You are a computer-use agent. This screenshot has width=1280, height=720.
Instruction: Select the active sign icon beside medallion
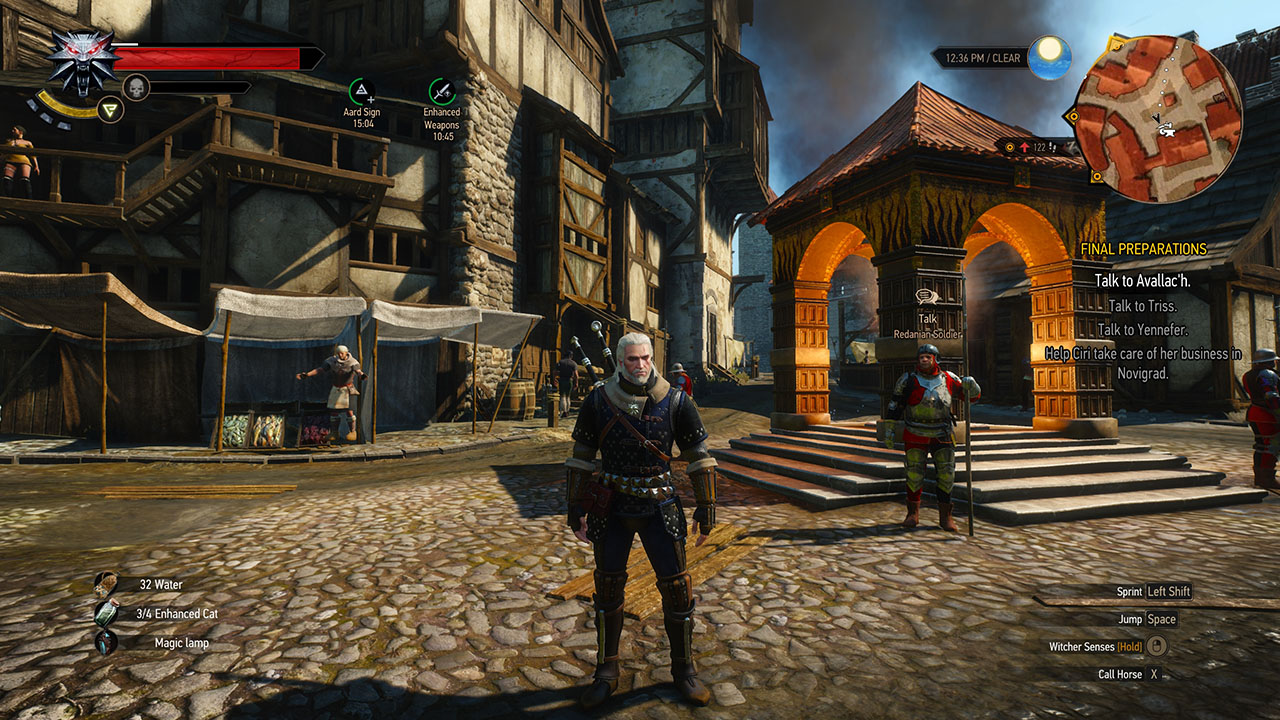click(110, 108)
